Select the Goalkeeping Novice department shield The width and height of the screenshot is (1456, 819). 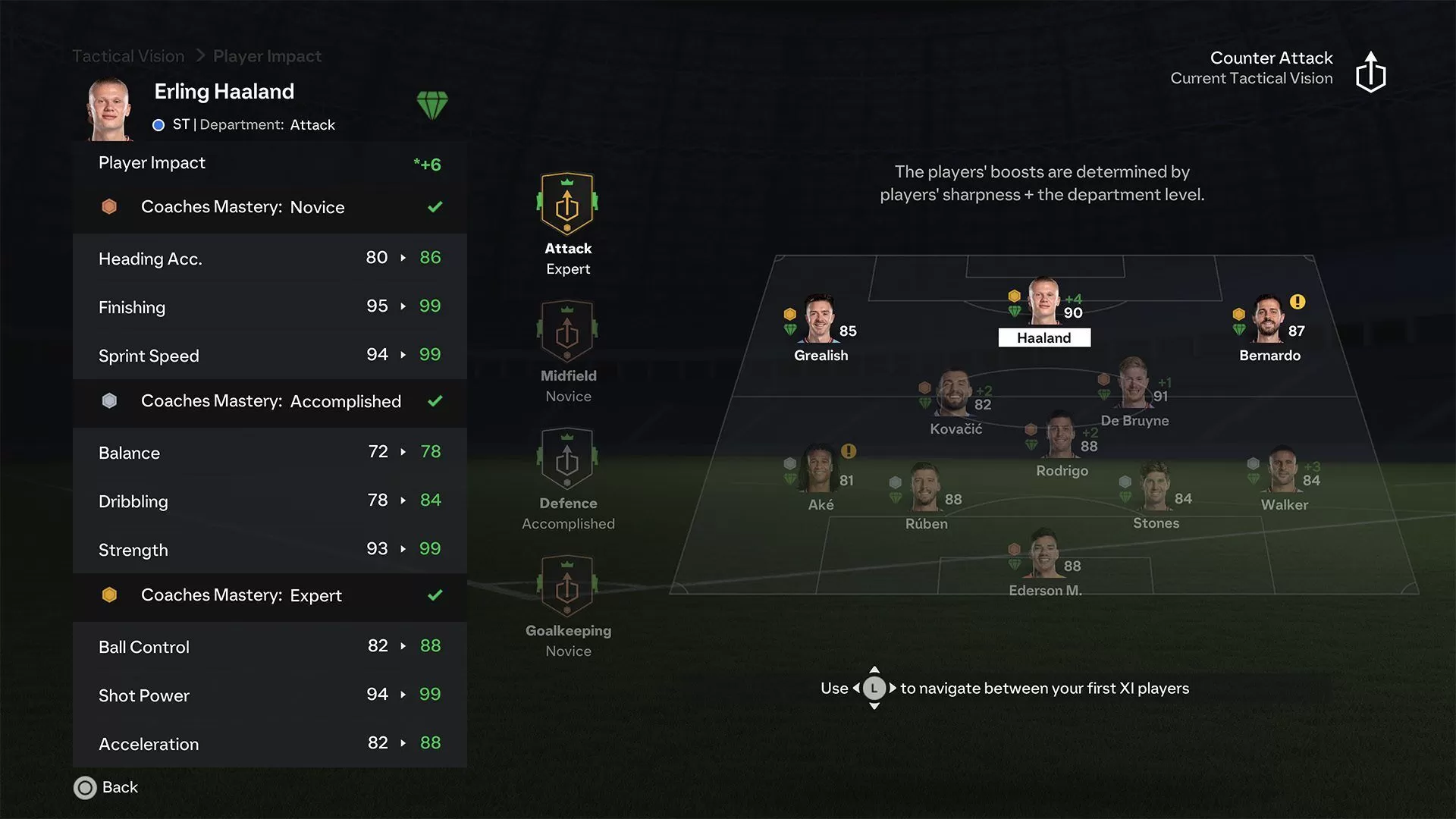pyautogui.click(x=567, y=585)
